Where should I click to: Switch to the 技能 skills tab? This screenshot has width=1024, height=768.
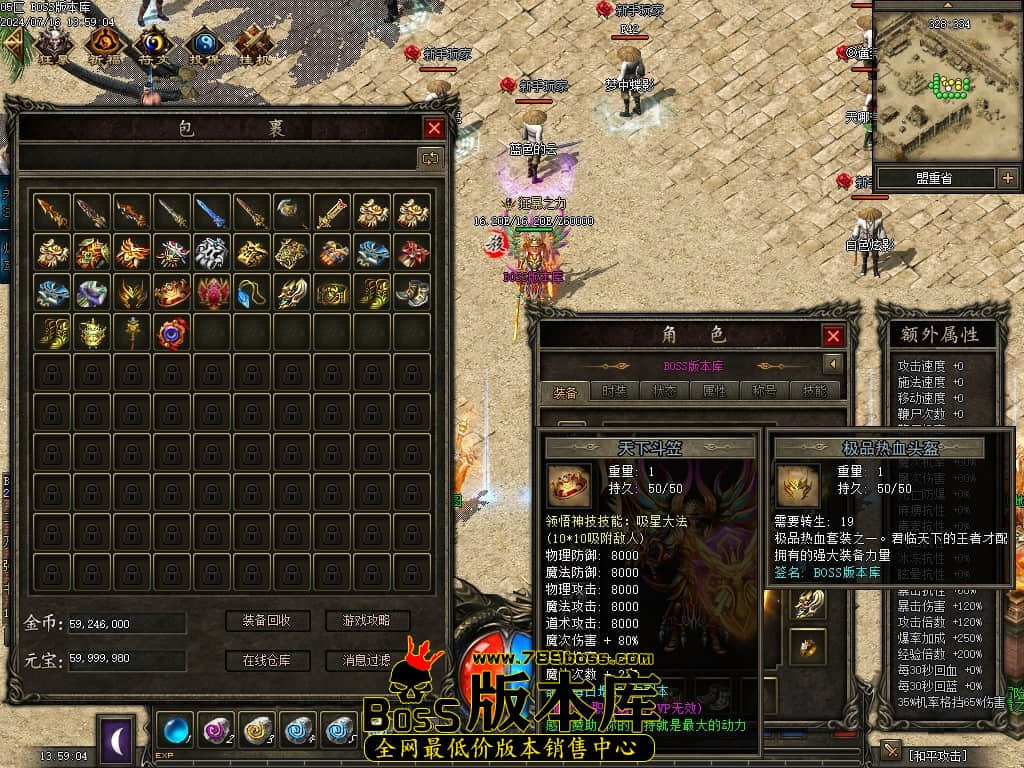[814, 391]
